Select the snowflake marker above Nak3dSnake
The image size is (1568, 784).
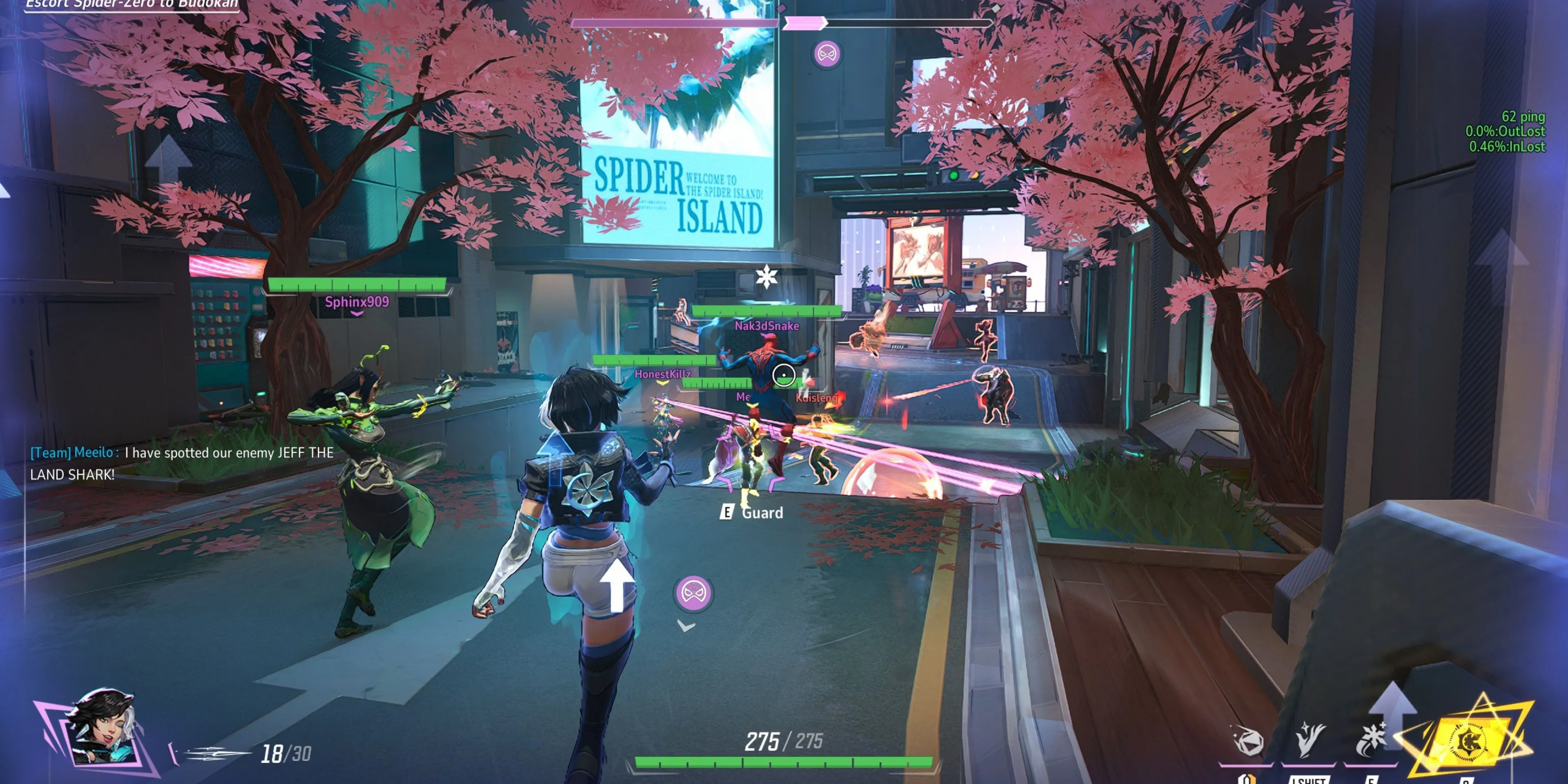(x=766, y=277)
